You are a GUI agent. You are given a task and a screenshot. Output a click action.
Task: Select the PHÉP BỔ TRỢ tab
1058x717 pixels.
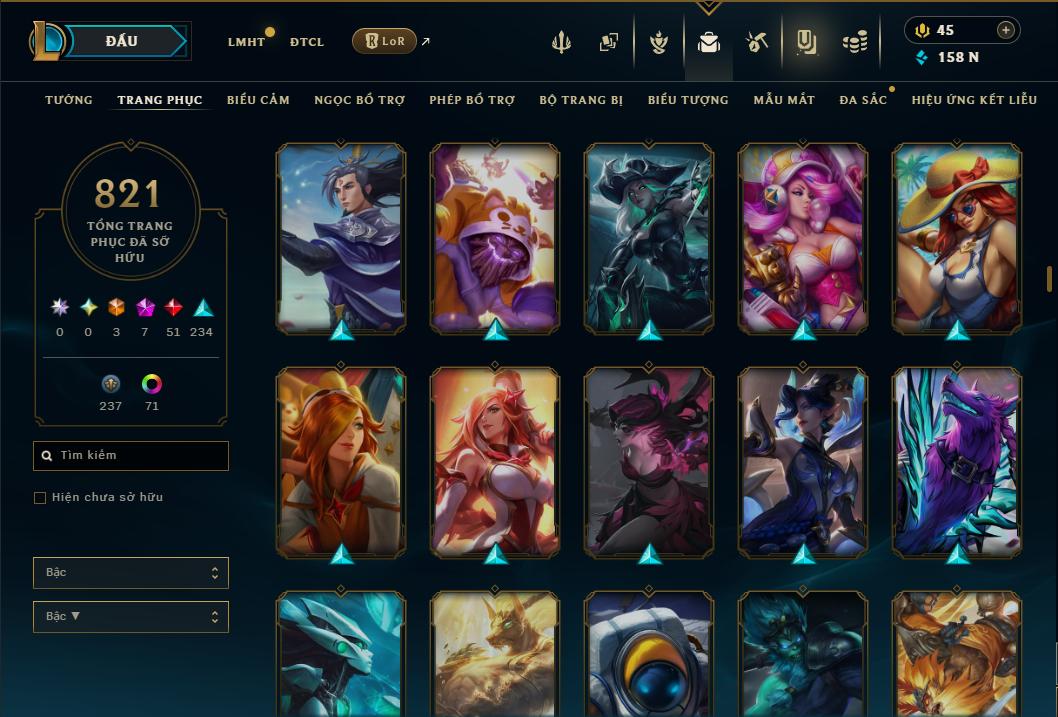point(472,100)
